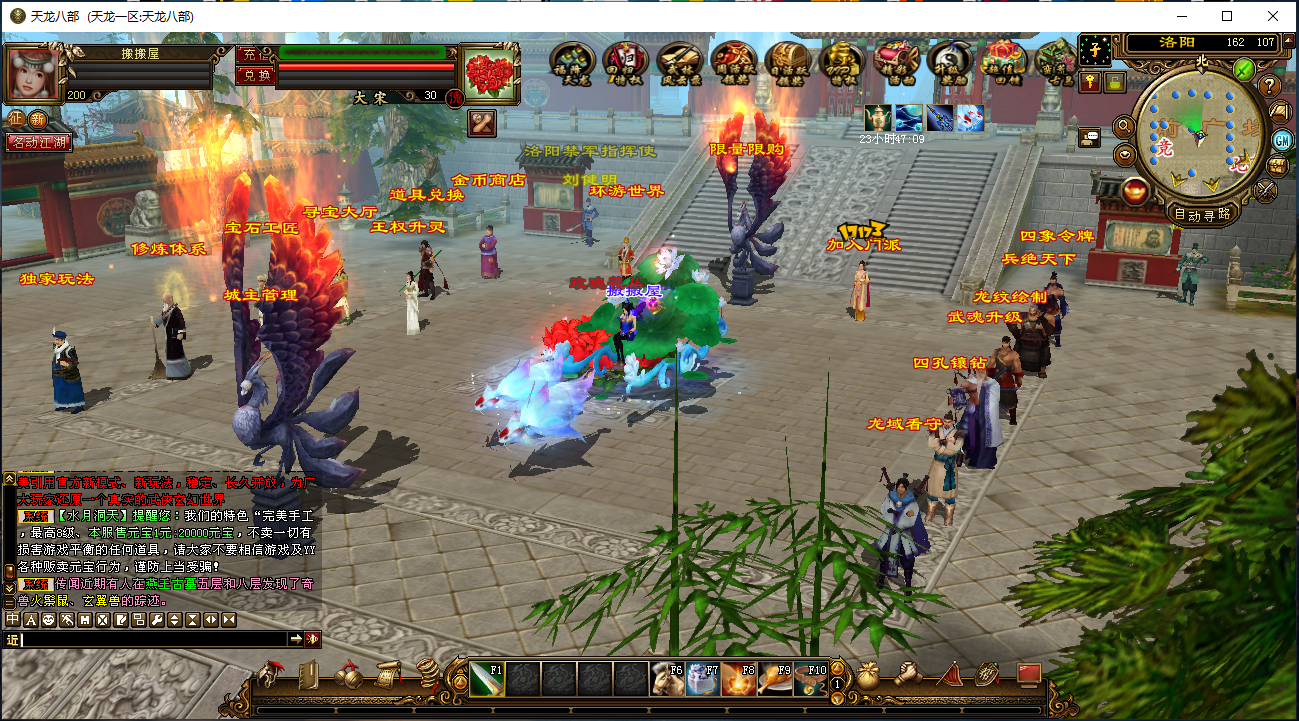The image size is (1299, 721).
Task: Click the rose bouquet pet portrait
Action: tap(490, 73)
